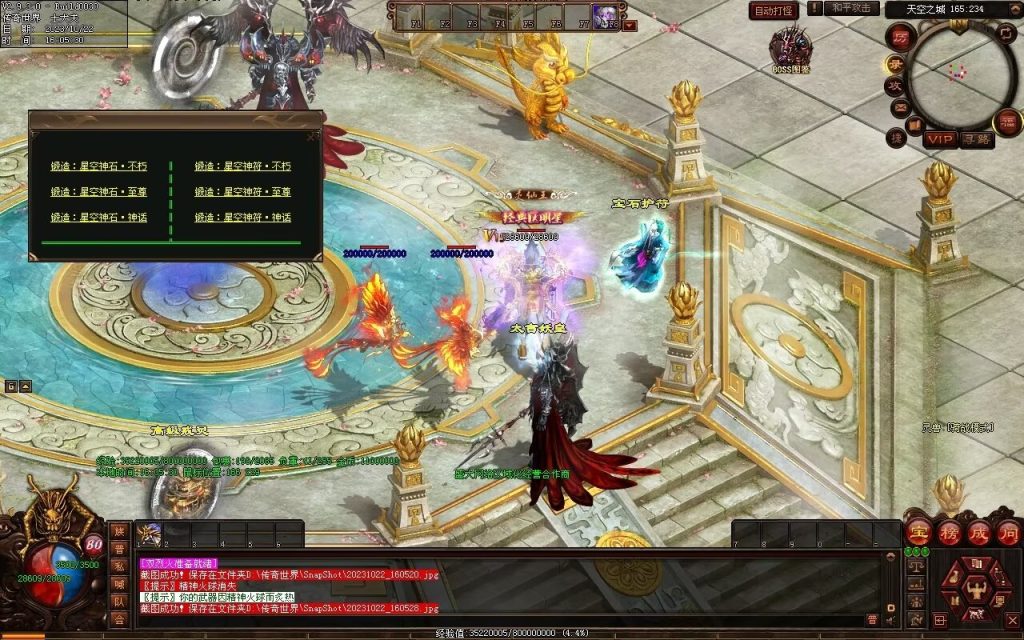Select forge option 星空神符·神话

pyautogui.click(x=243, y=217)
